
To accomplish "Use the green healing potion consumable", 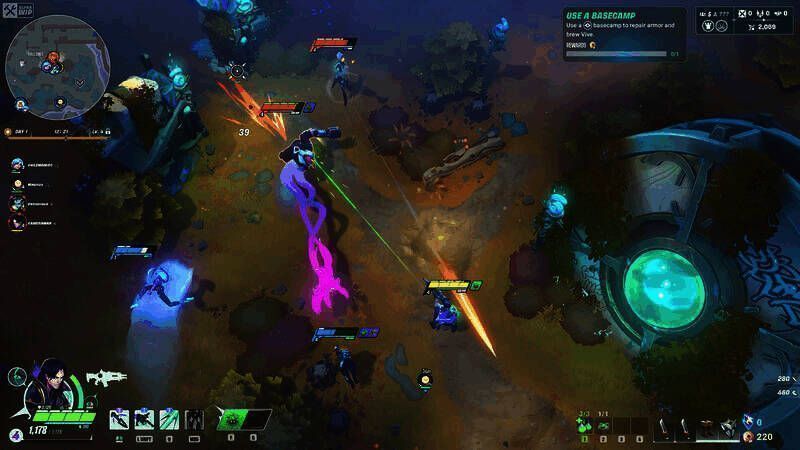I will click(x=585, y=426).
